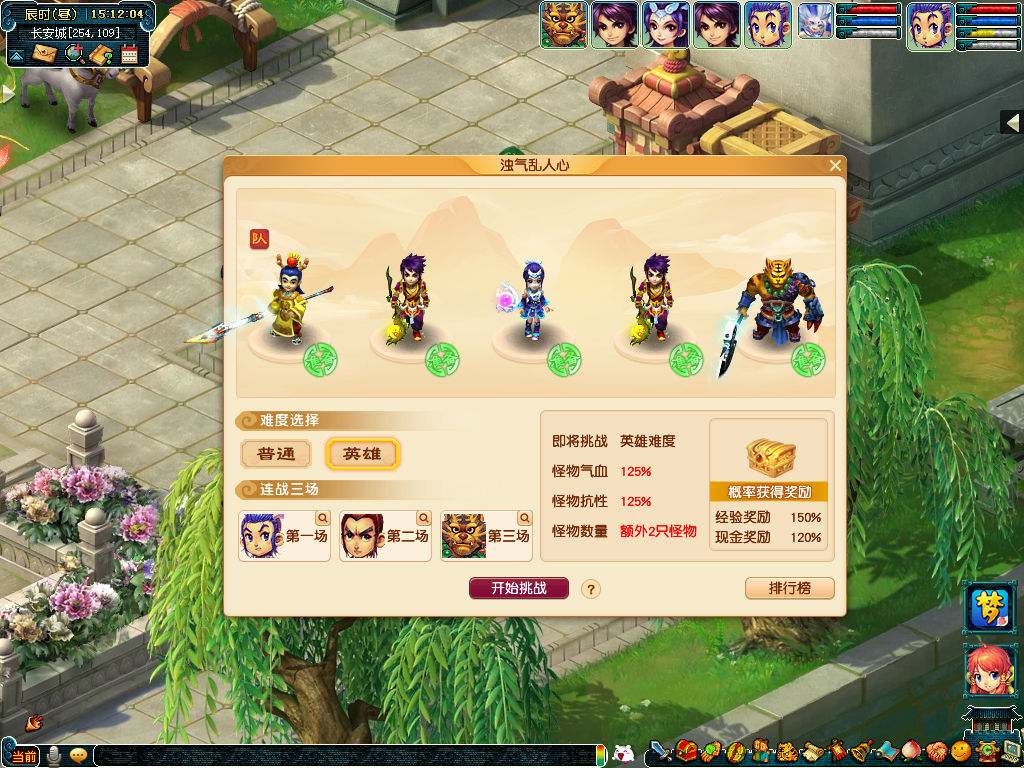1024x768 pixels.
Task: Open the calendar icon under the clock
Action: coord(129,54)
